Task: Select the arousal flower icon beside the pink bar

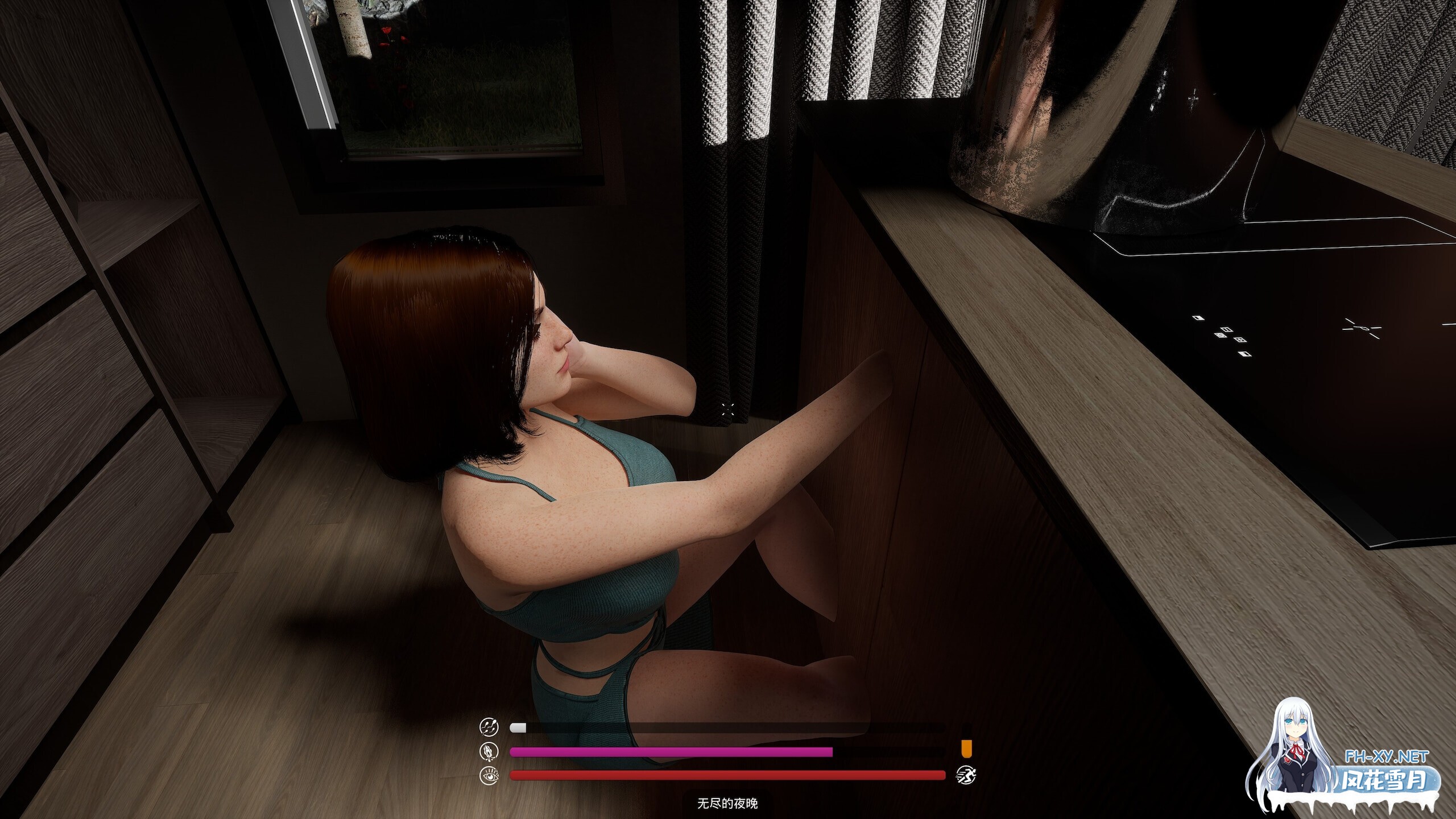Action: pyautogui.click(x=488, y=751)
